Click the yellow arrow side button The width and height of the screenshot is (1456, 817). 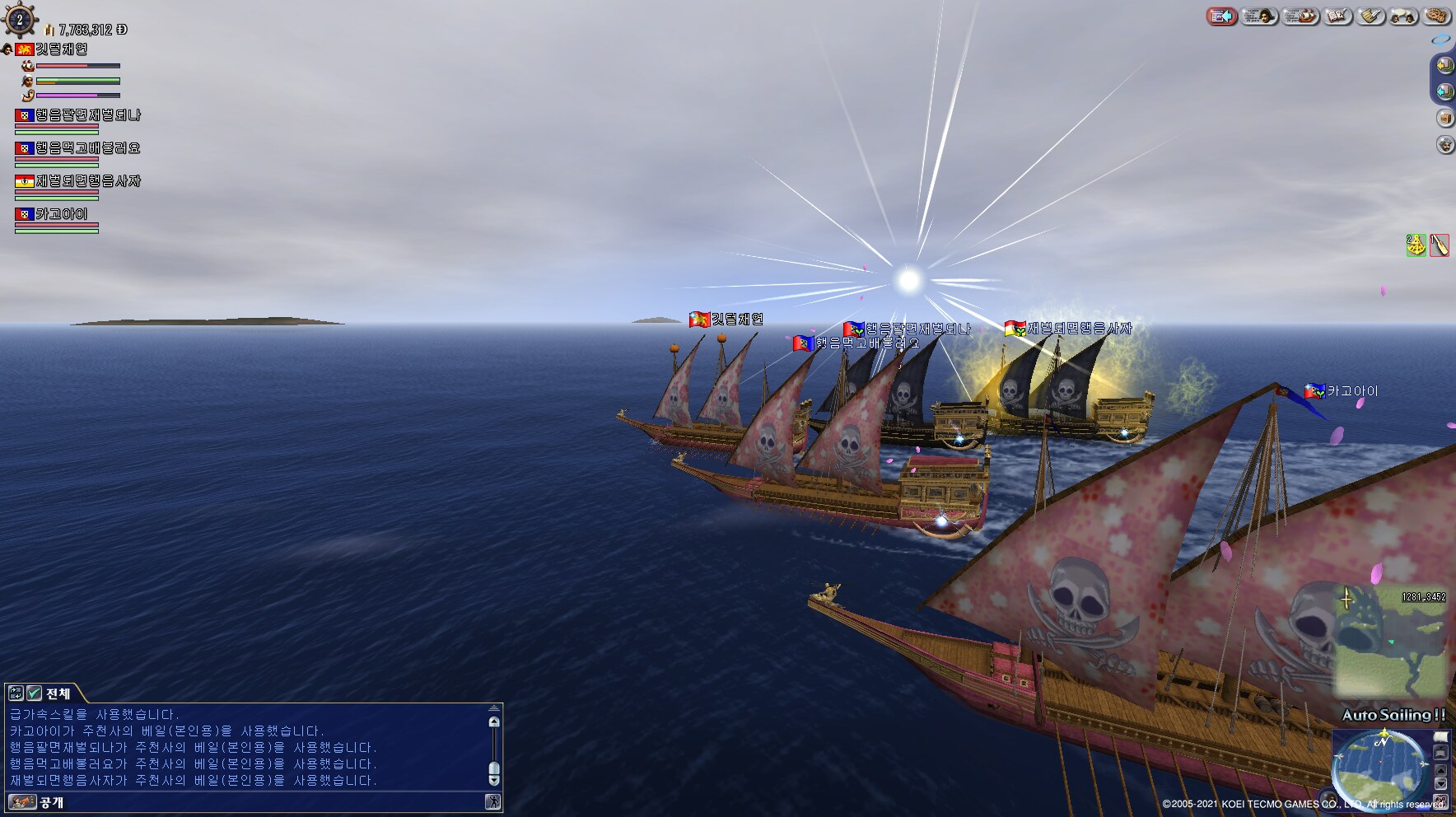1444,65
